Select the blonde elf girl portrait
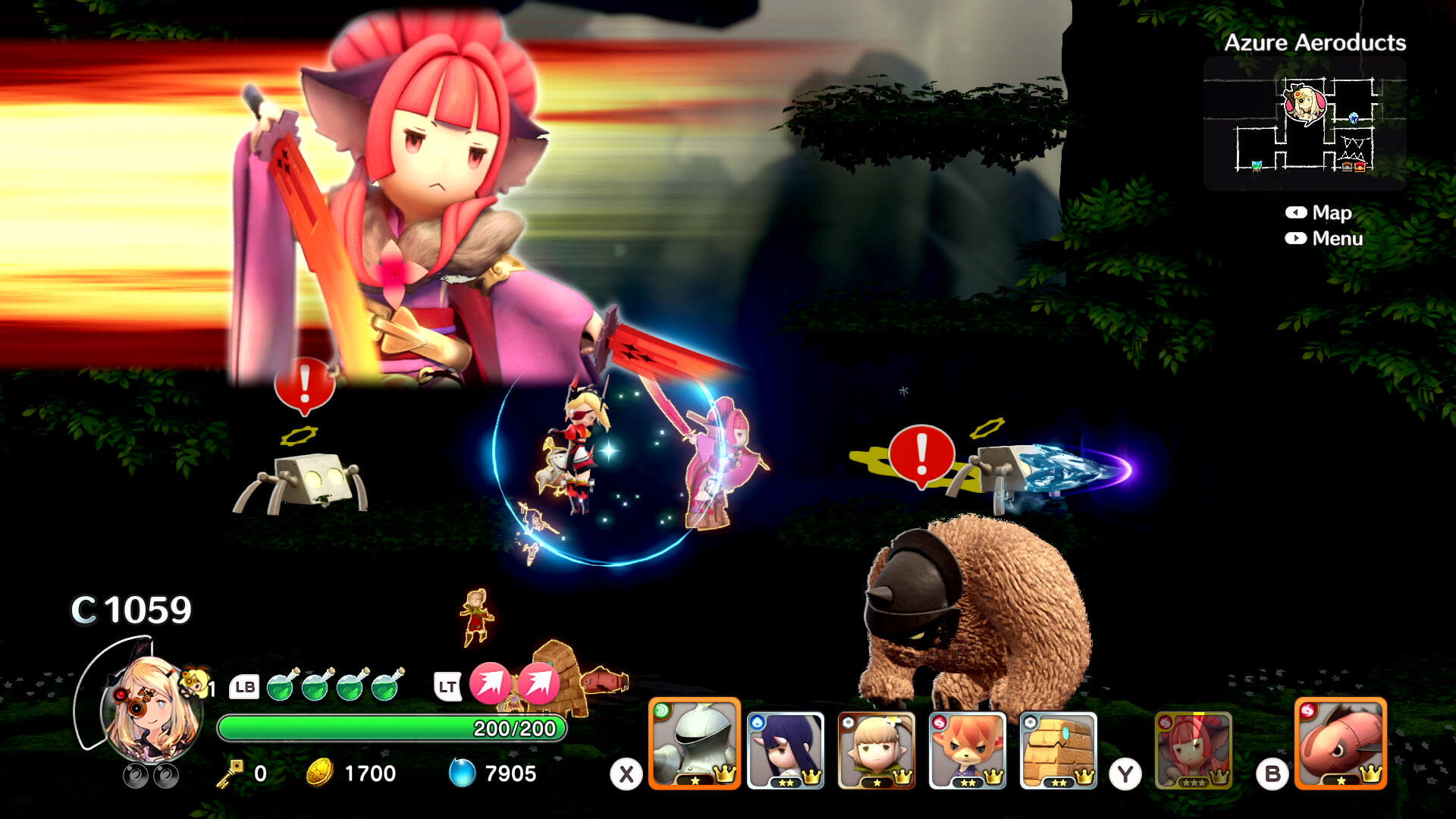The height and width of the screenshot is (819, 1456). point(877,750)
